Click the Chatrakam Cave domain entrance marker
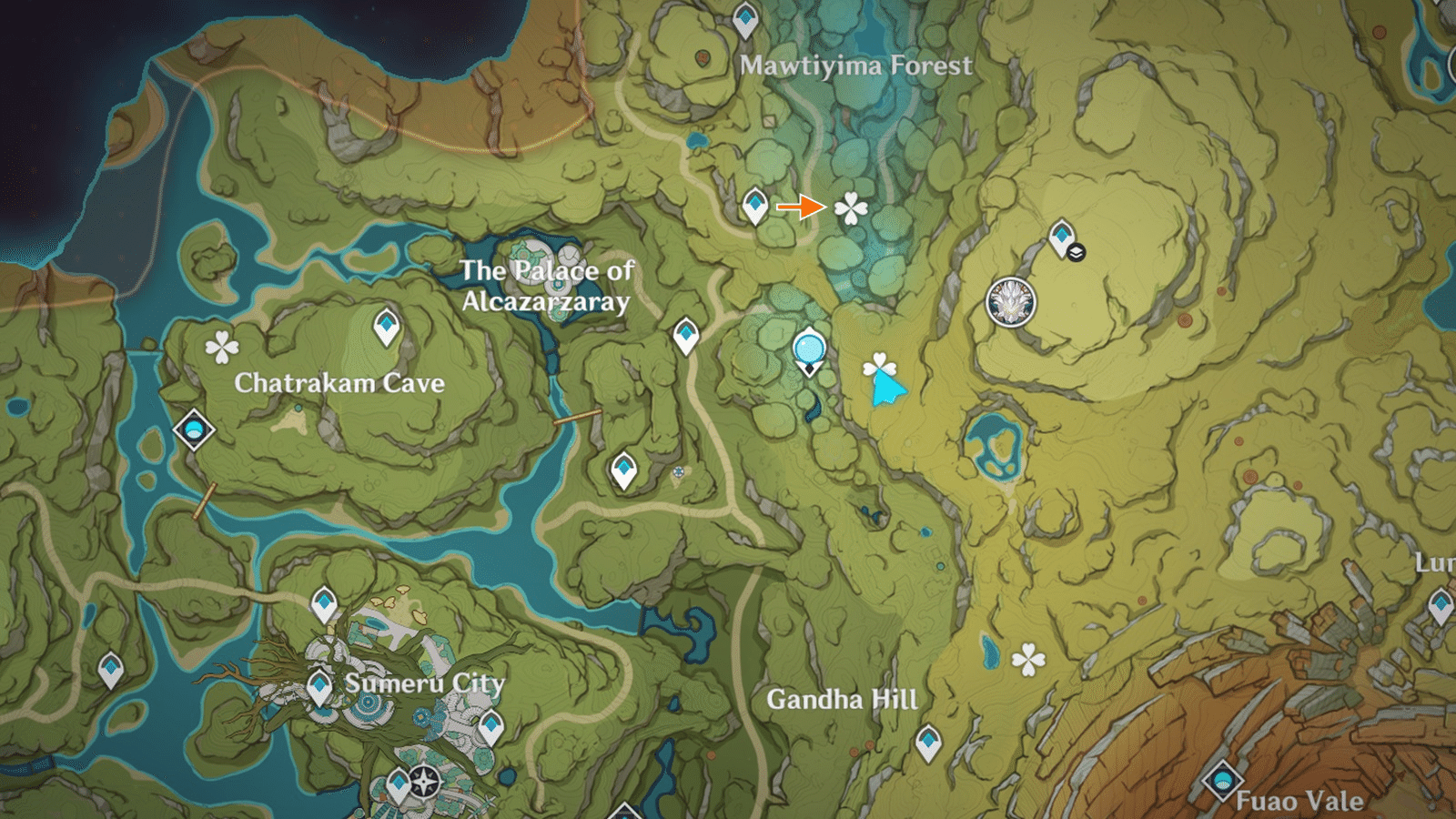This screenshot has width=1456, height=819. coord(192,431)
